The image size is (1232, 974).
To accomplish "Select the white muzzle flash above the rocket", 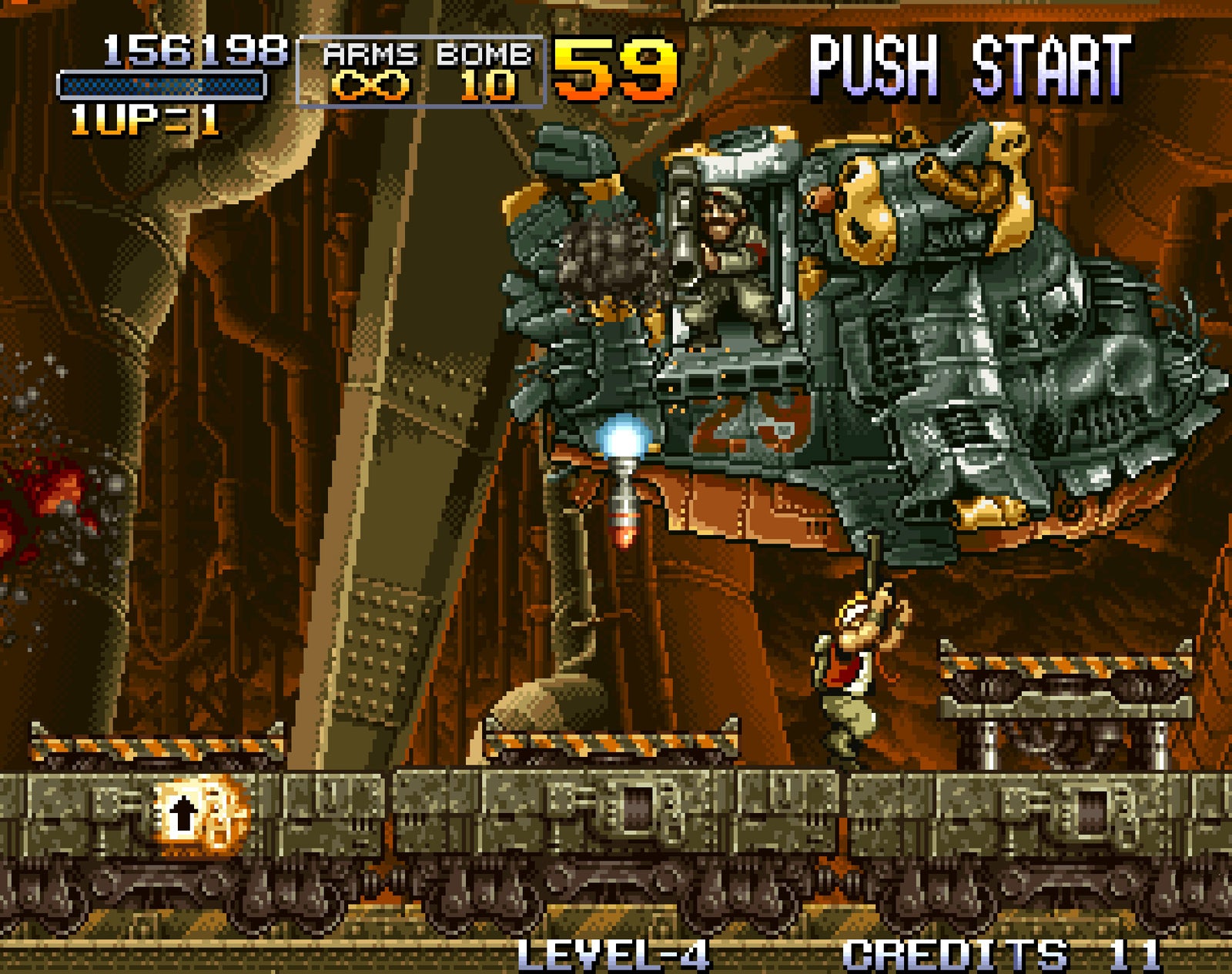I will pos(621,441).
